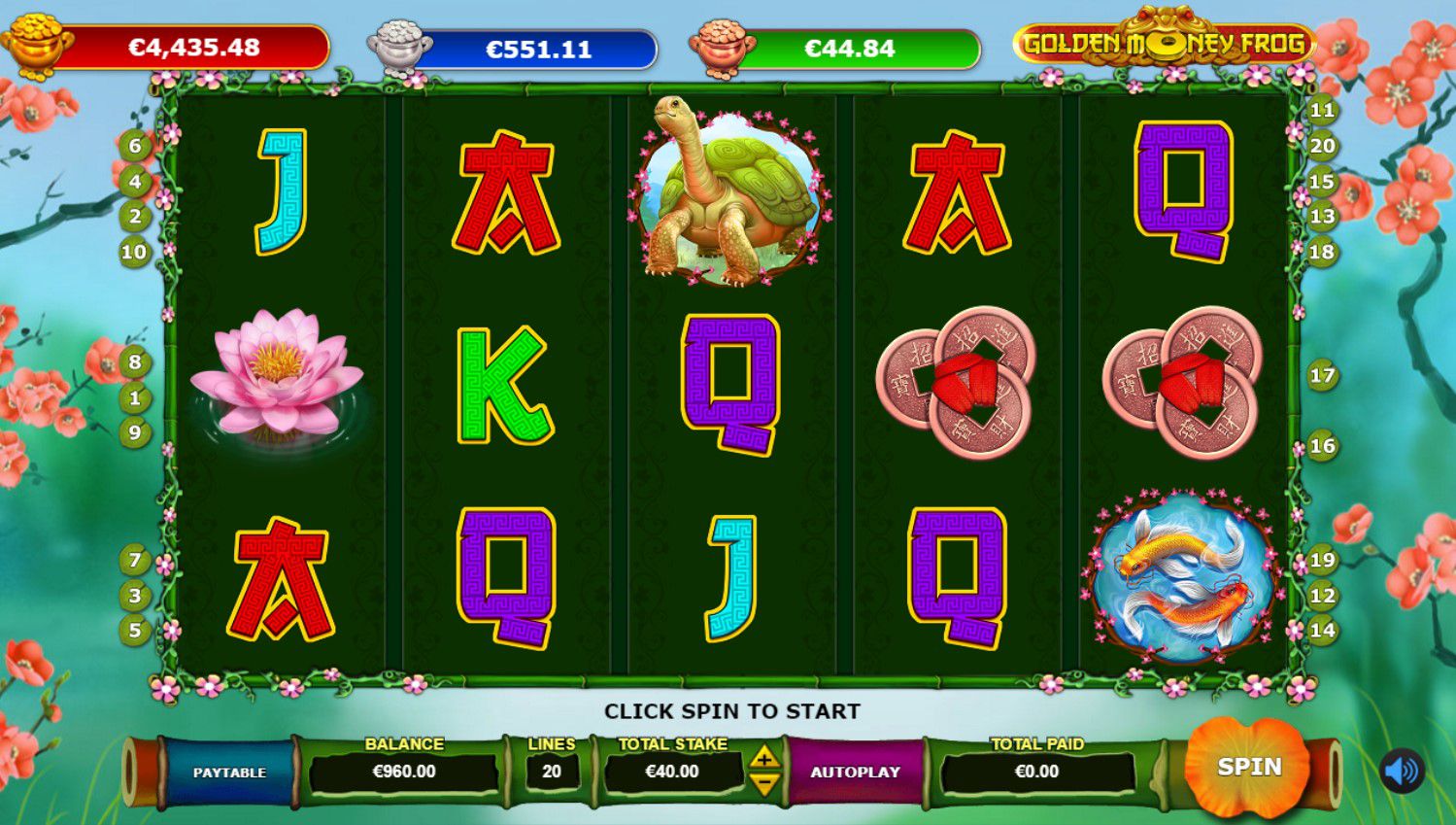This screenshot has width=1456, height=825.
Task: Click the Lines count box
Action: [552, 772]
